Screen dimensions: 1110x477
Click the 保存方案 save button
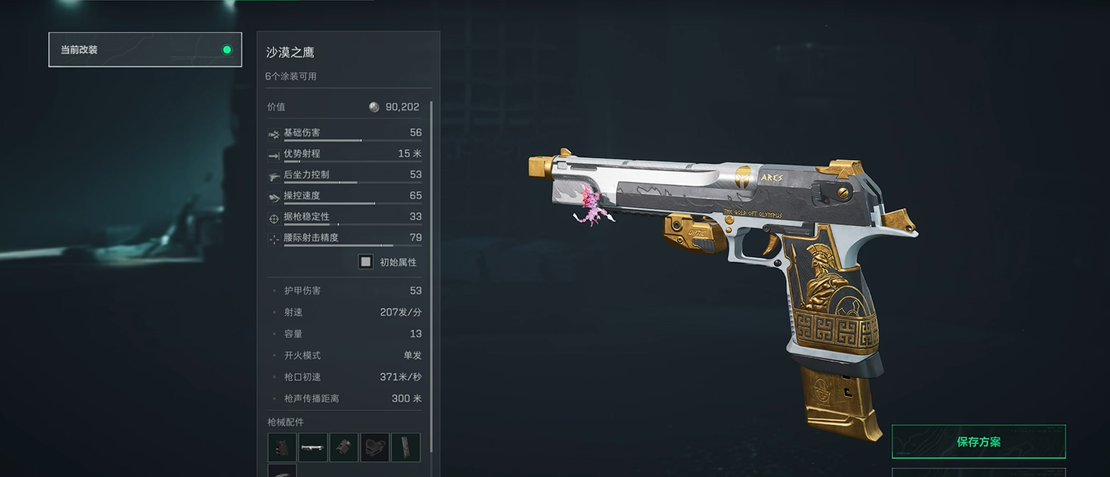coord(978,442)
